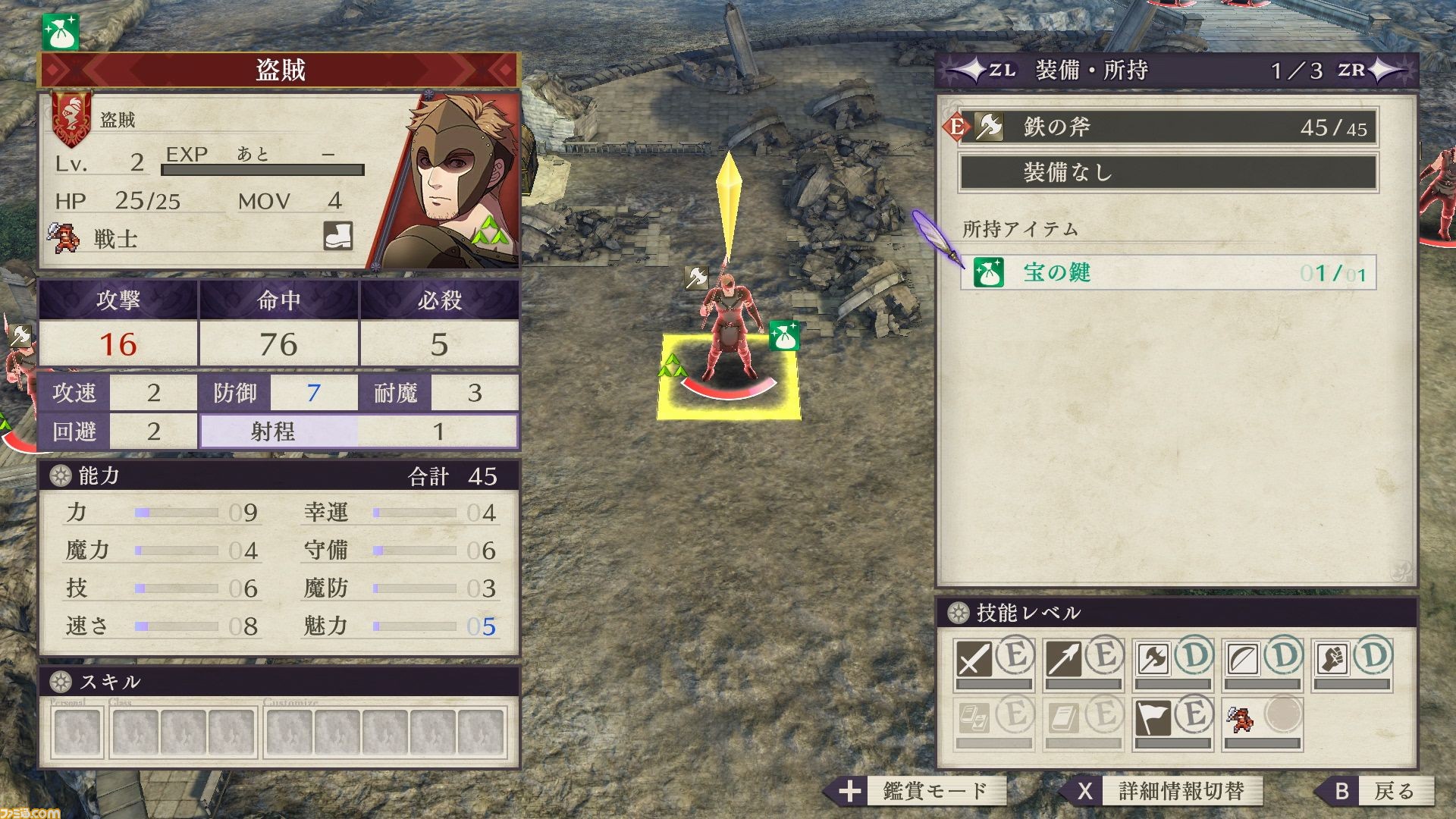Select the axe skill level icon

point(1153,658)
